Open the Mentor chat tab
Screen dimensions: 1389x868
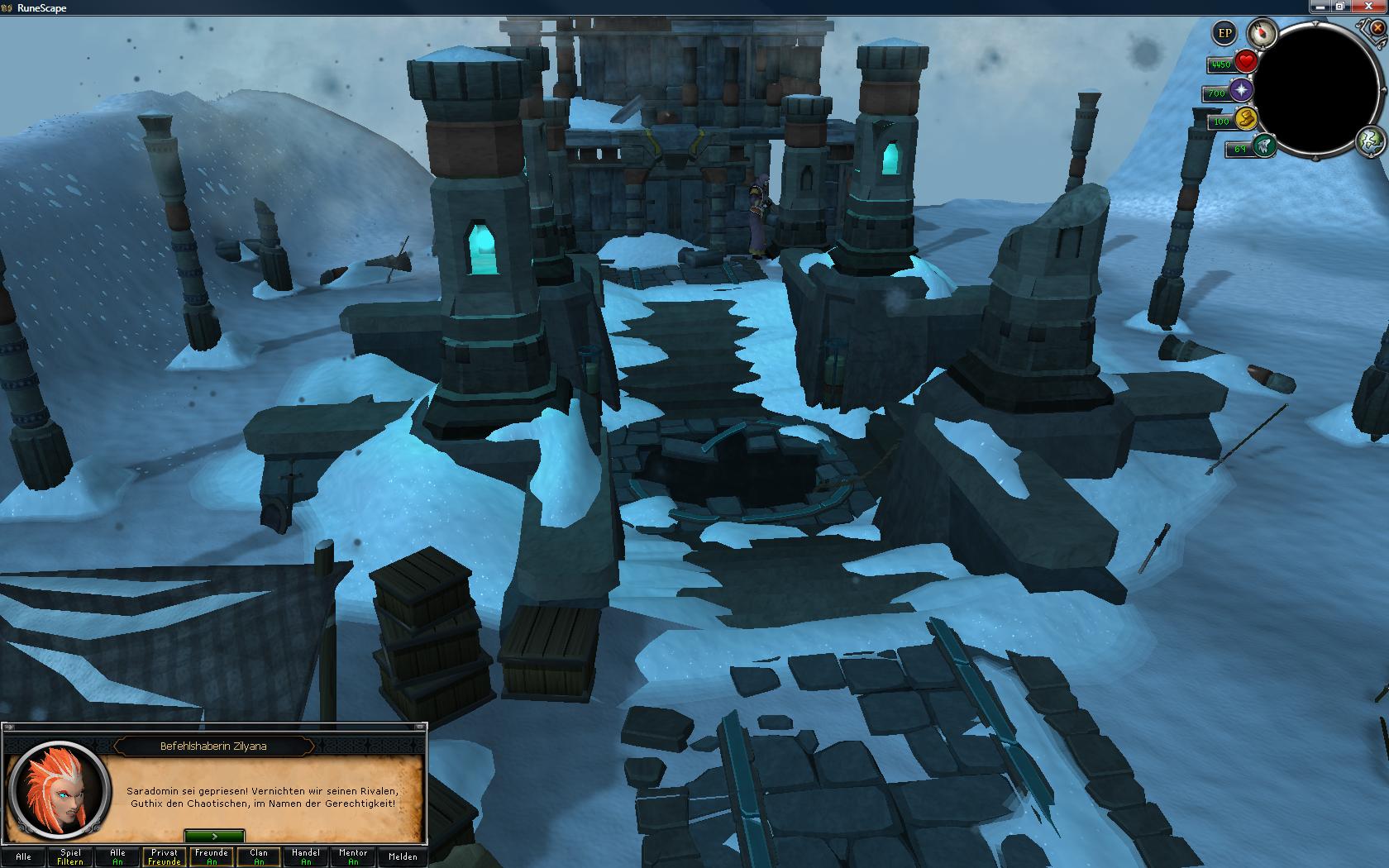[353, 856]
